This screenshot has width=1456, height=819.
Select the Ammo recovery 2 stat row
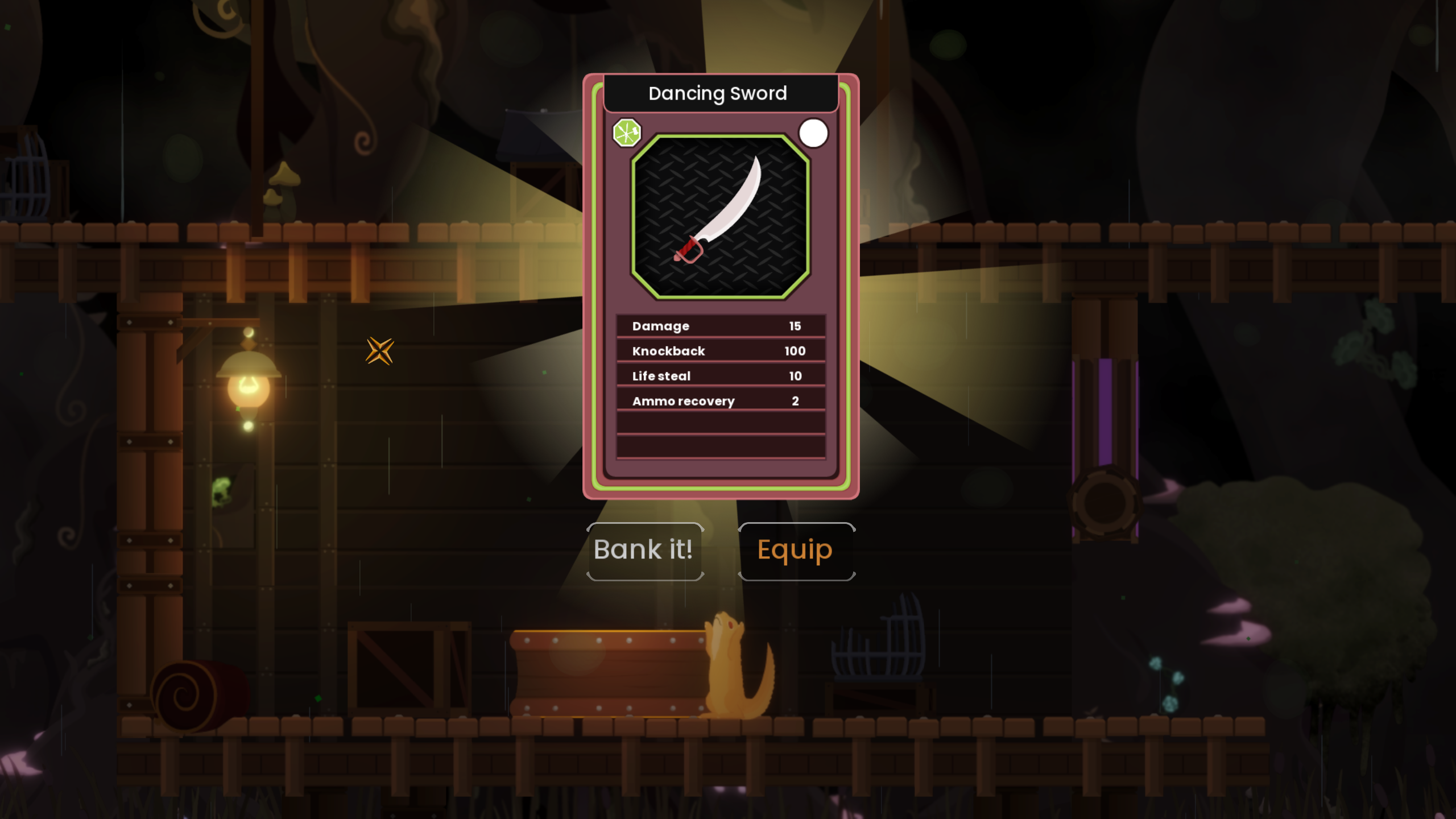(x=720, y=401)
